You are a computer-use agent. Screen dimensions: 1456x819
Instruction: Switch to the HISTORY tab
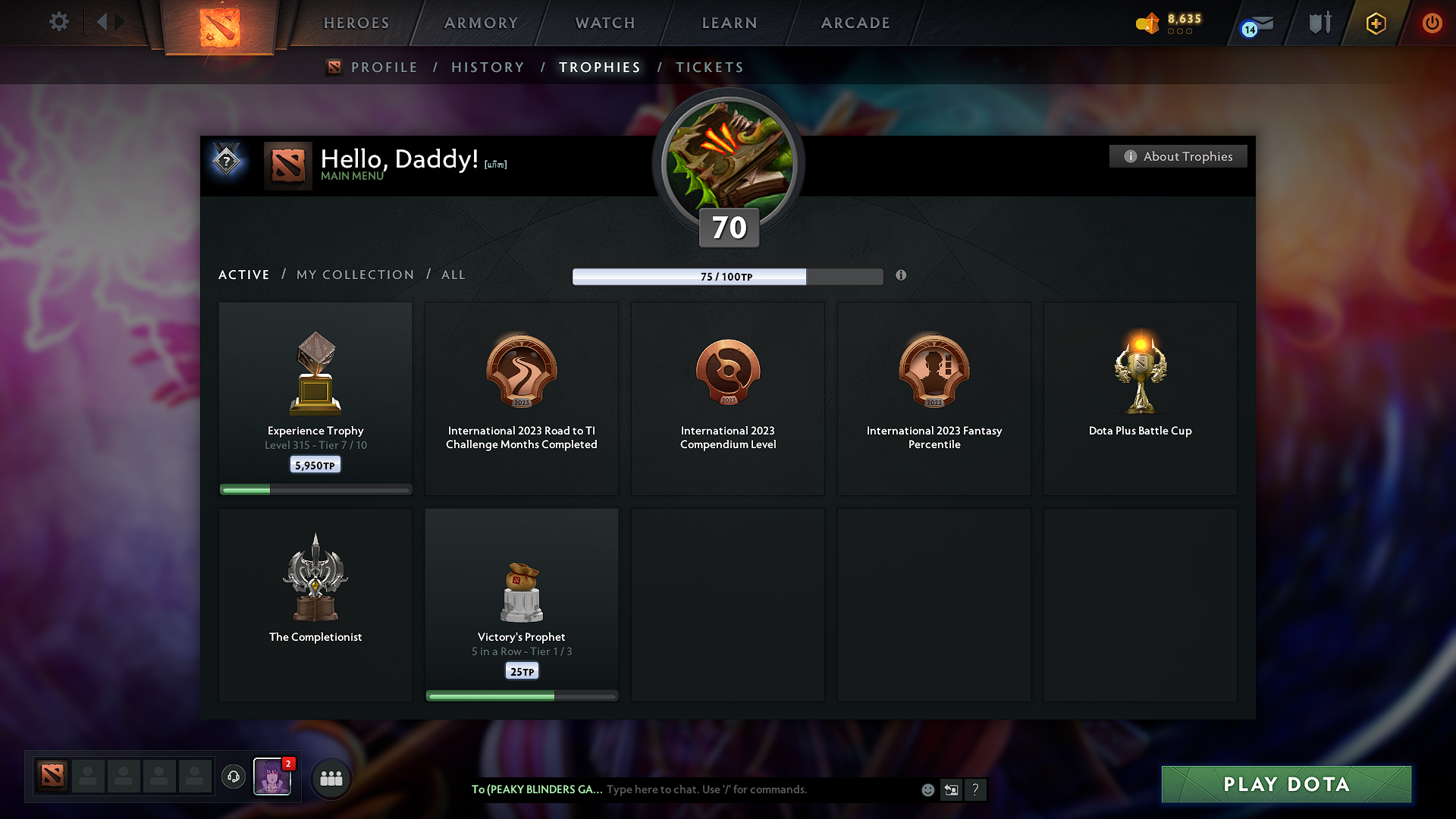488,67
